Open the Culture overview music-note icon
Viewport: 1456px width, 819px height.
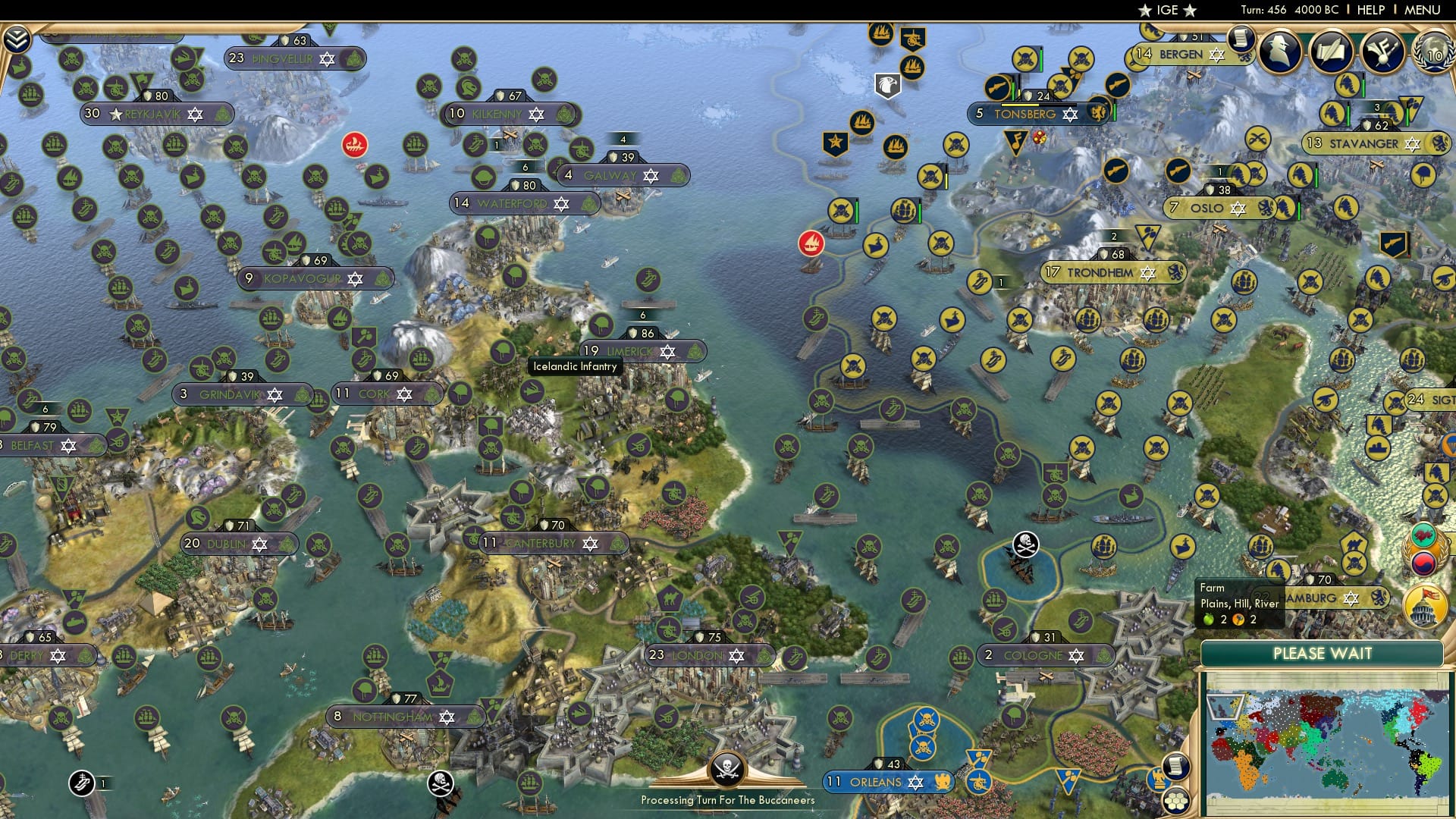(1383, 52)
